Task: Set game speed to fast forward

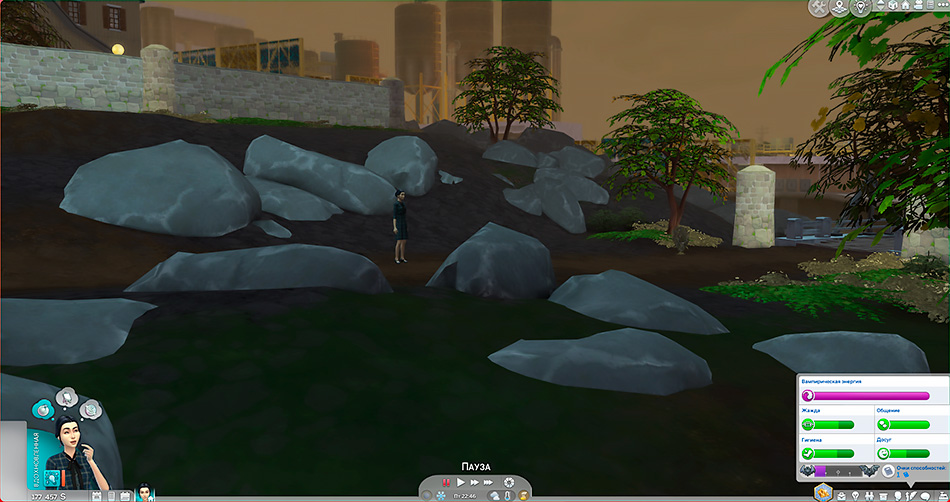Action: click(x=474, y=482)
